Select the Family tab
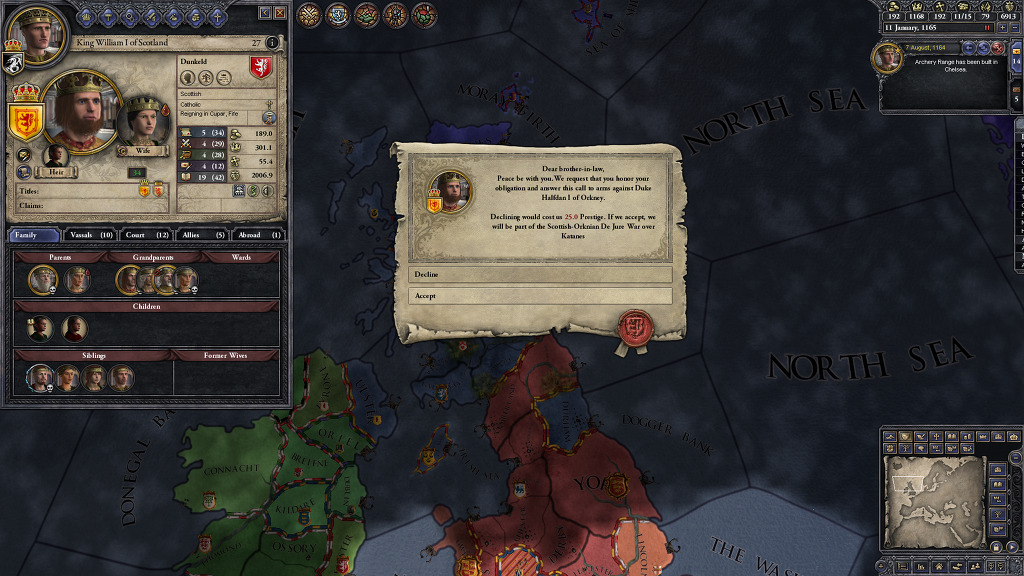This screenshot has height=576, width=1024. click(x=34, y=235)
